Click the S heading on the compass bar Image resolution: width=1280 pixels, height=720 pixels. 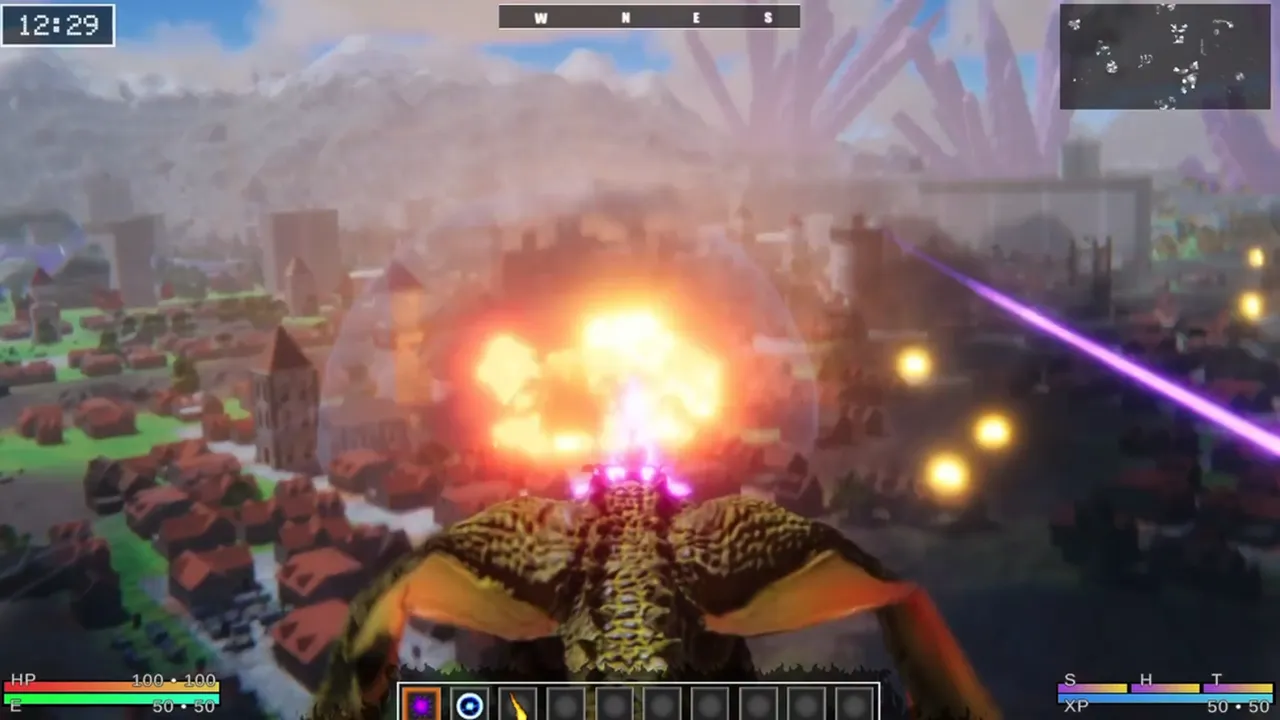tap(769, 17)
